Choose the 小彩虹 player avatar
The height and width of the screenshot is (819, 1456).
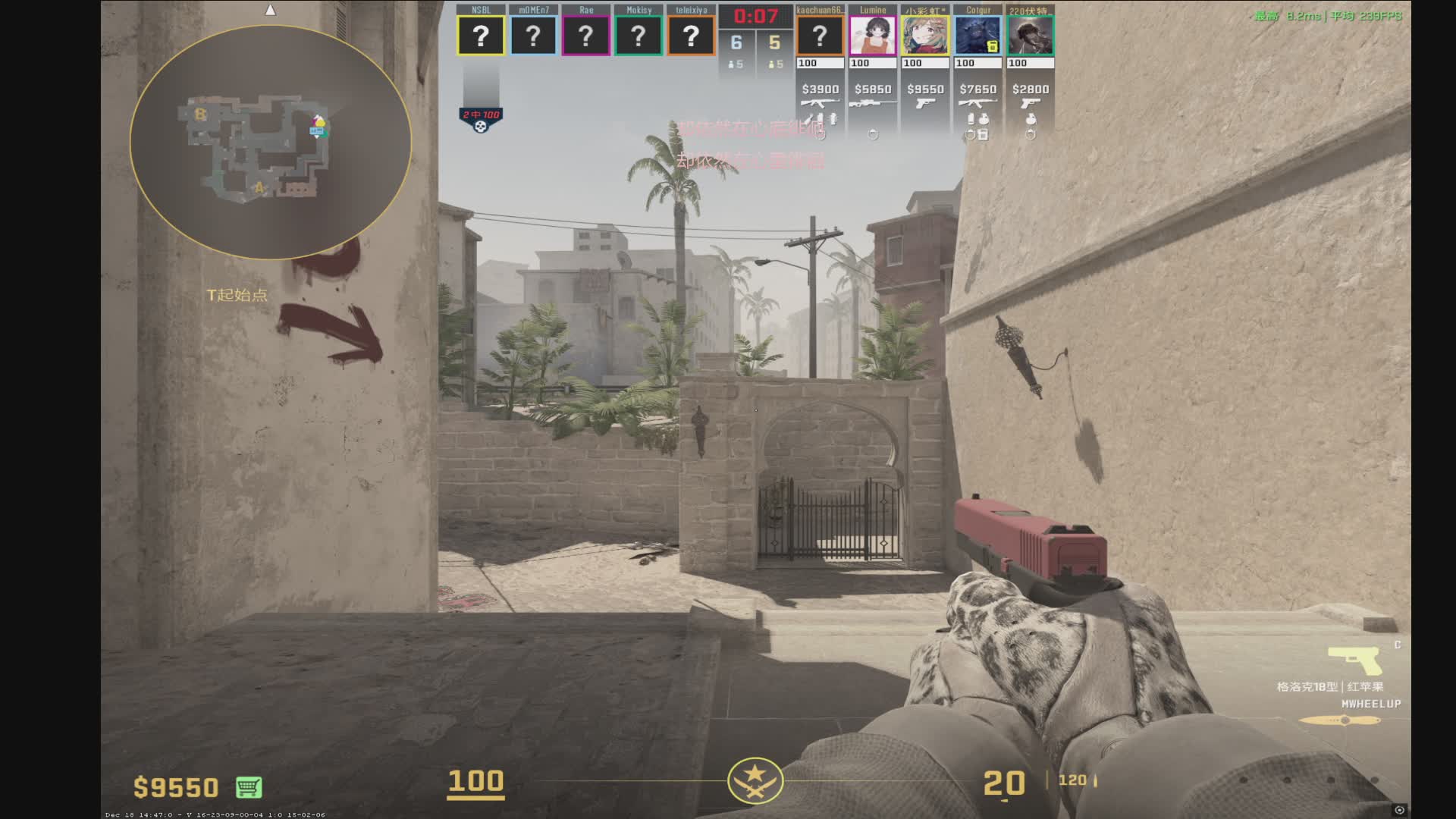click(x=925, y=36)
